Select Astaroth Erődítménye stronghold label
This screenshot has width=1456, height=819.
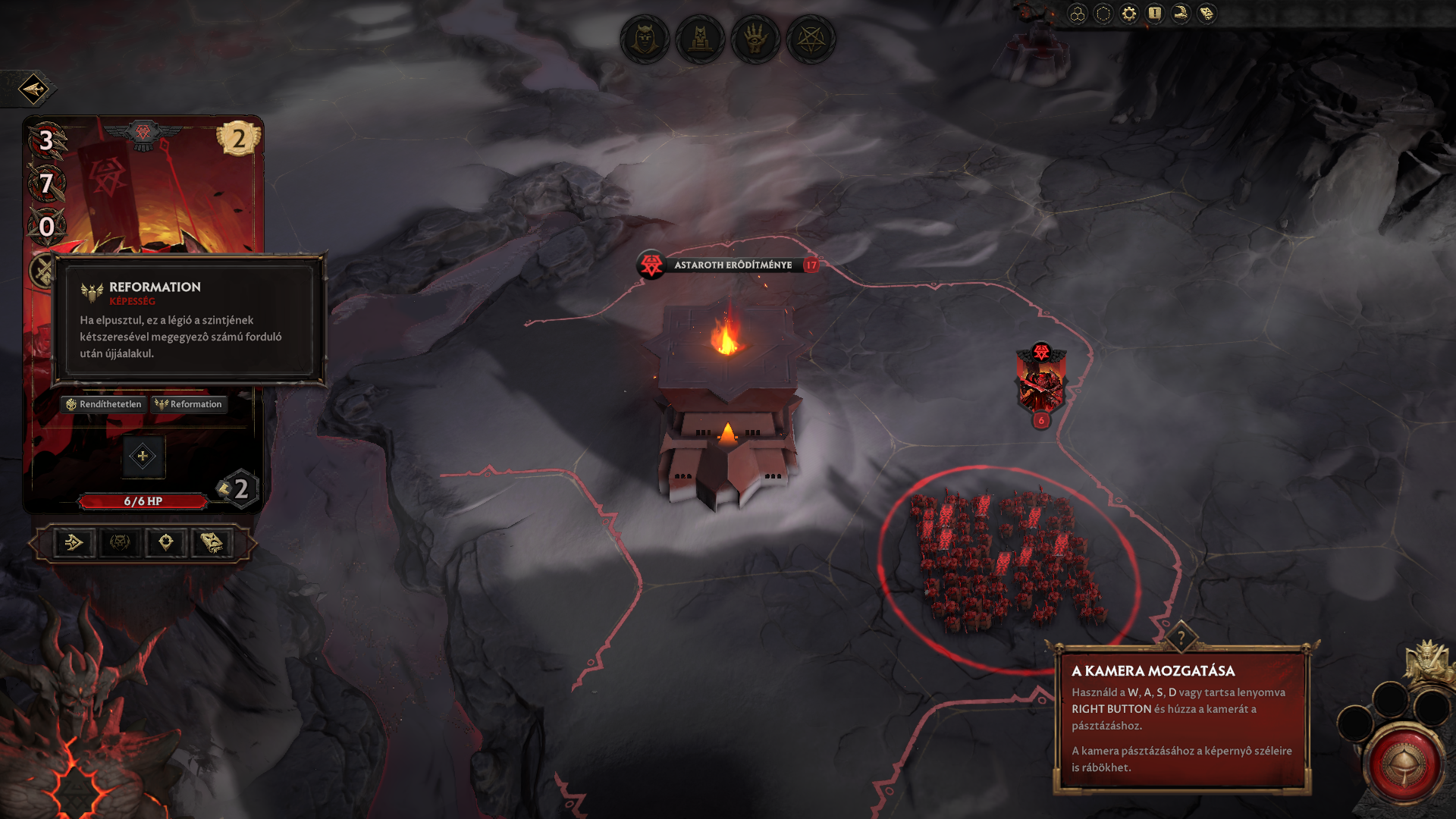click(733, 265)
